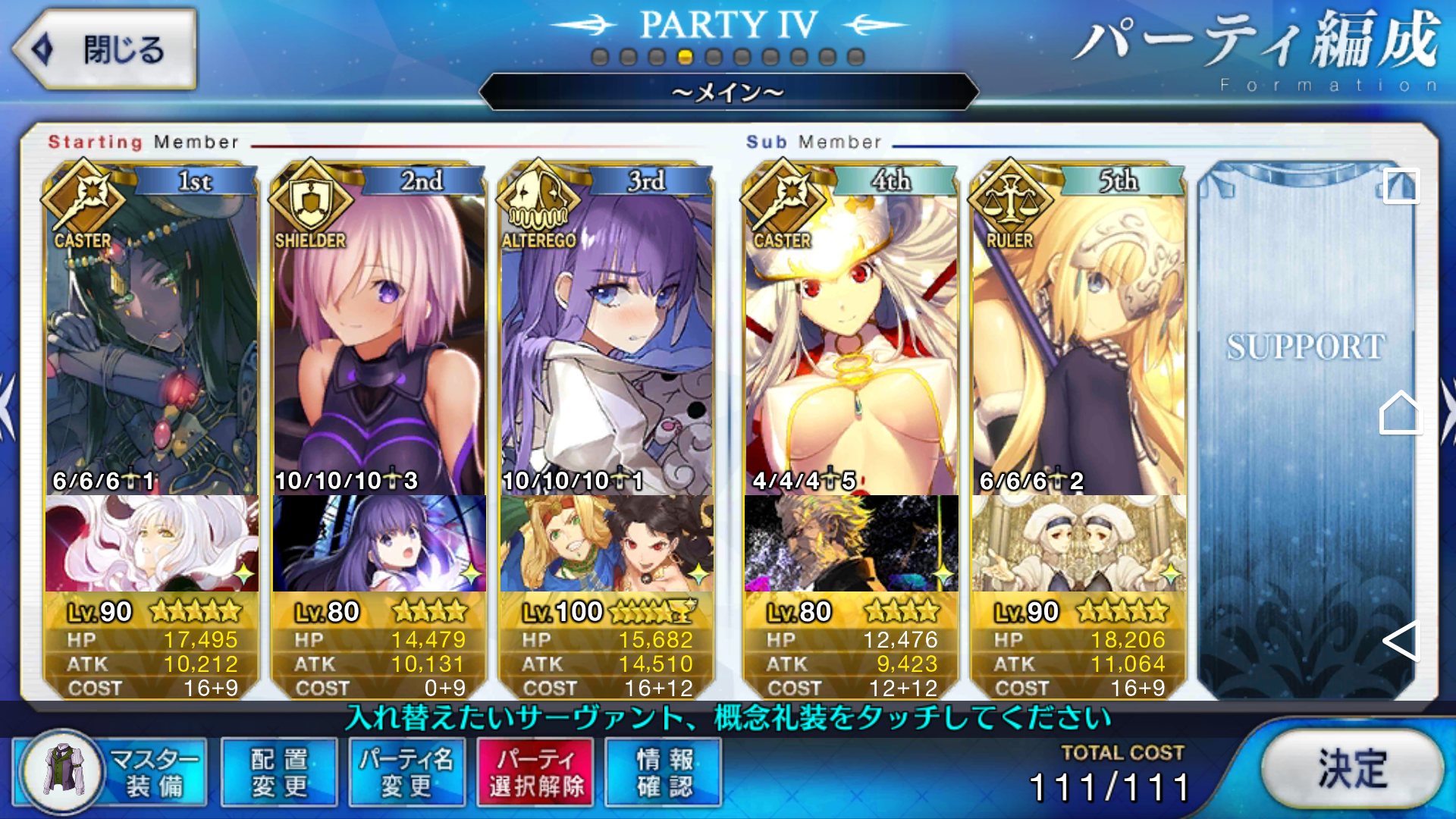This screenshot has height=819, width=1456.
Task: Tap the Android recent apps square
Action: point(1400,186)
